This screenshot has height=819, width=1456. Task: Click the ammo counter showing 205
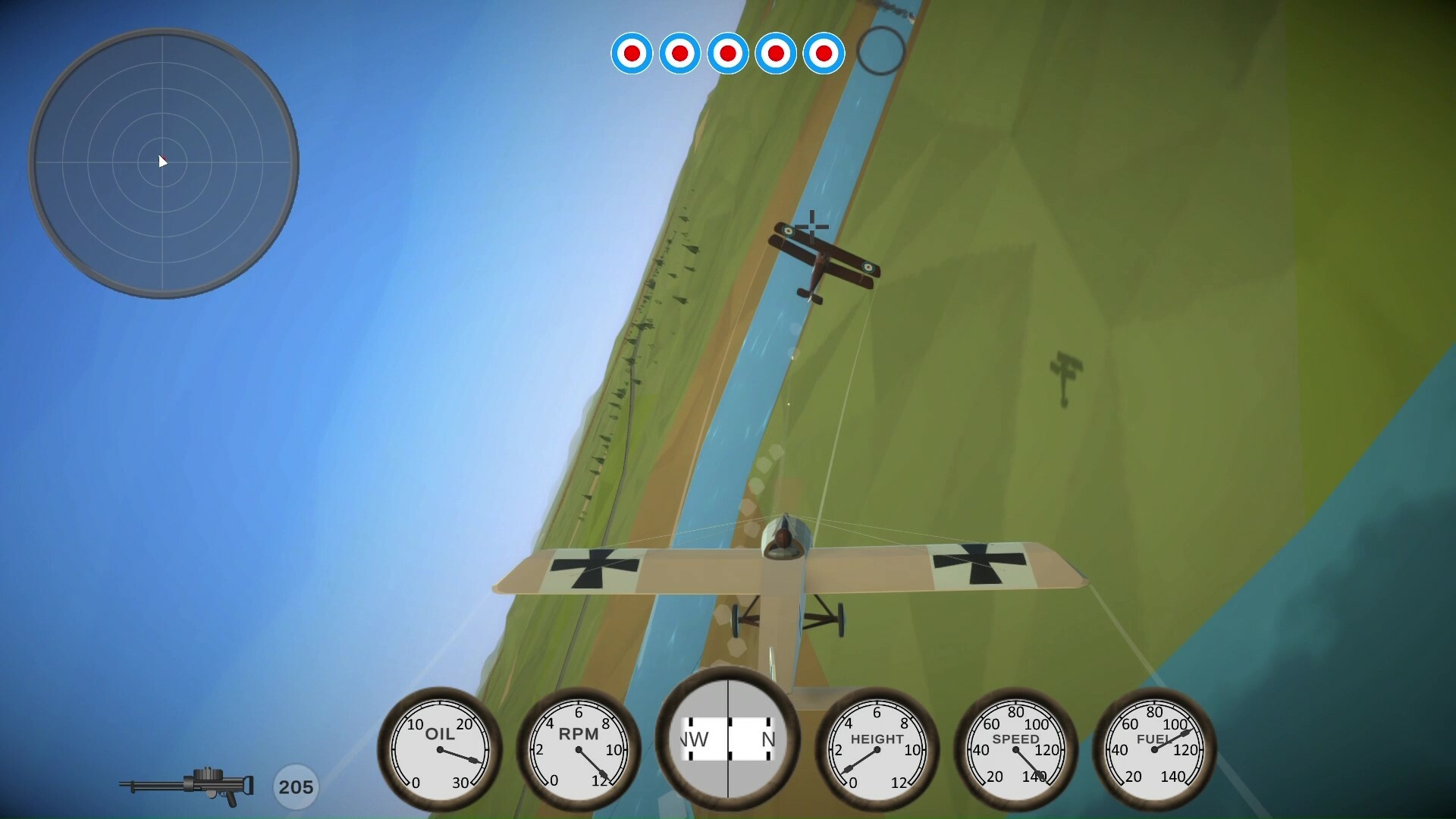pyautogui.click(x=296, y=786)
